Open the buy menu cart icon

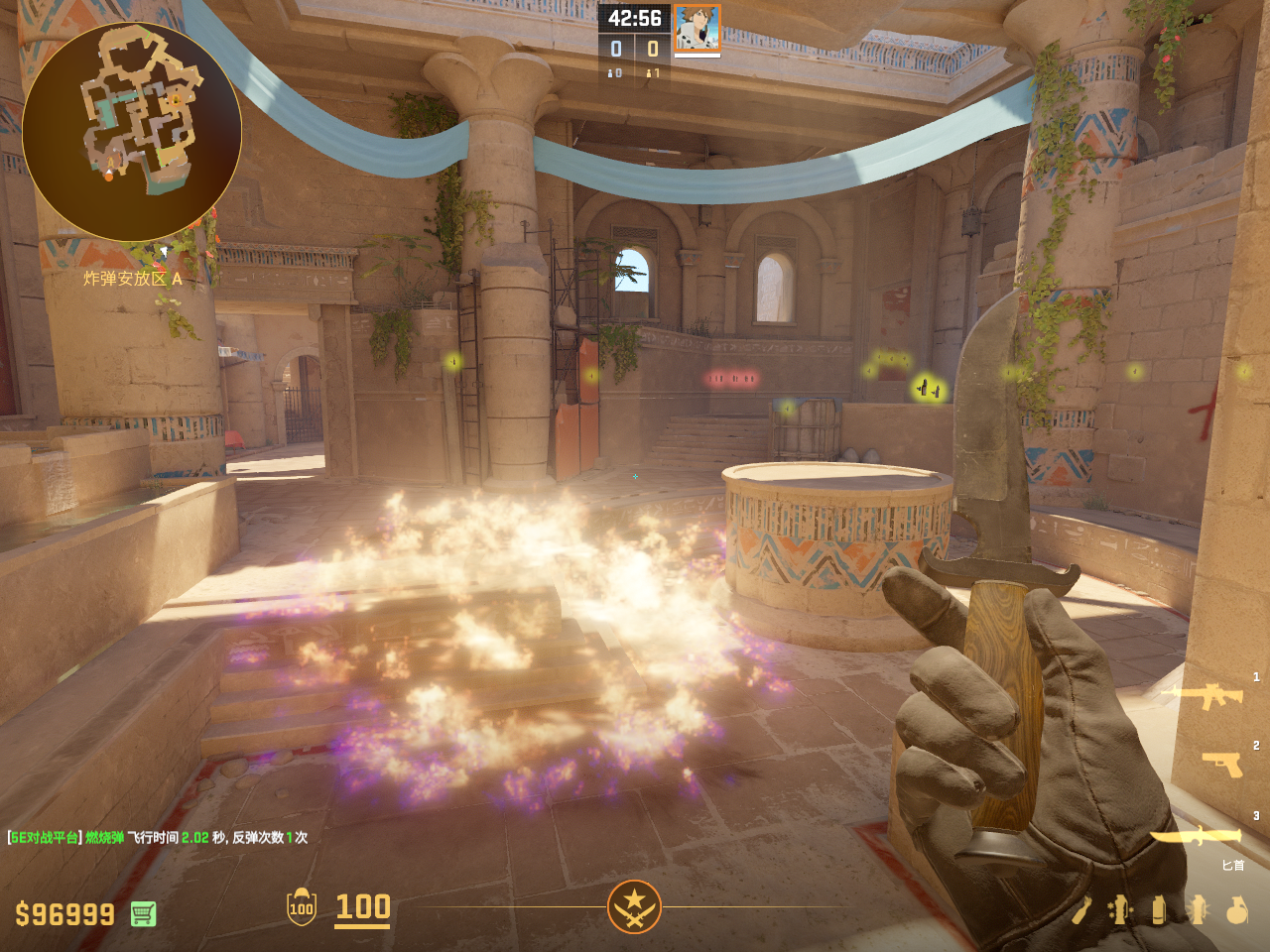click(143, 913)
